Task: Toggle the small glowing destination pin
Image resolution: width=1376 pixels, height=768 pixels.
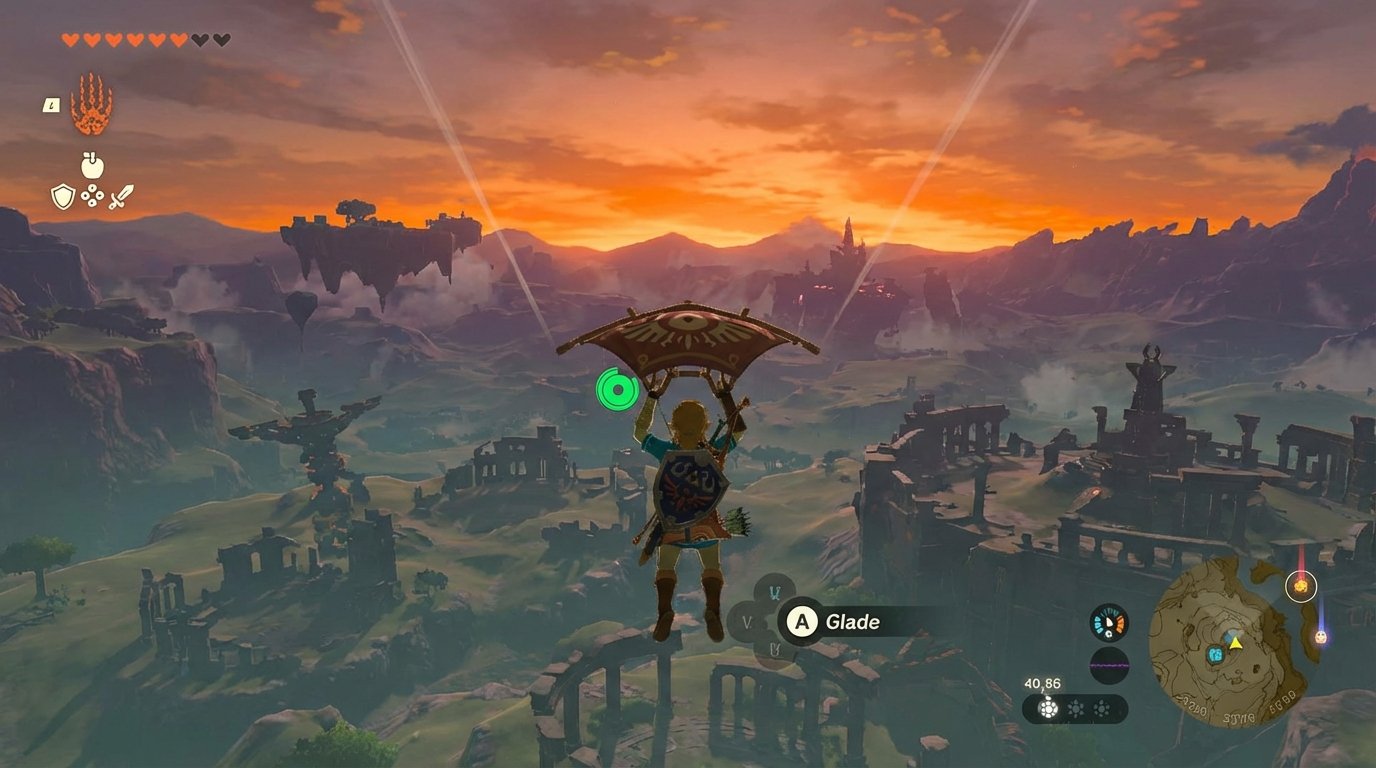Action: click(x=1321, y=637)
